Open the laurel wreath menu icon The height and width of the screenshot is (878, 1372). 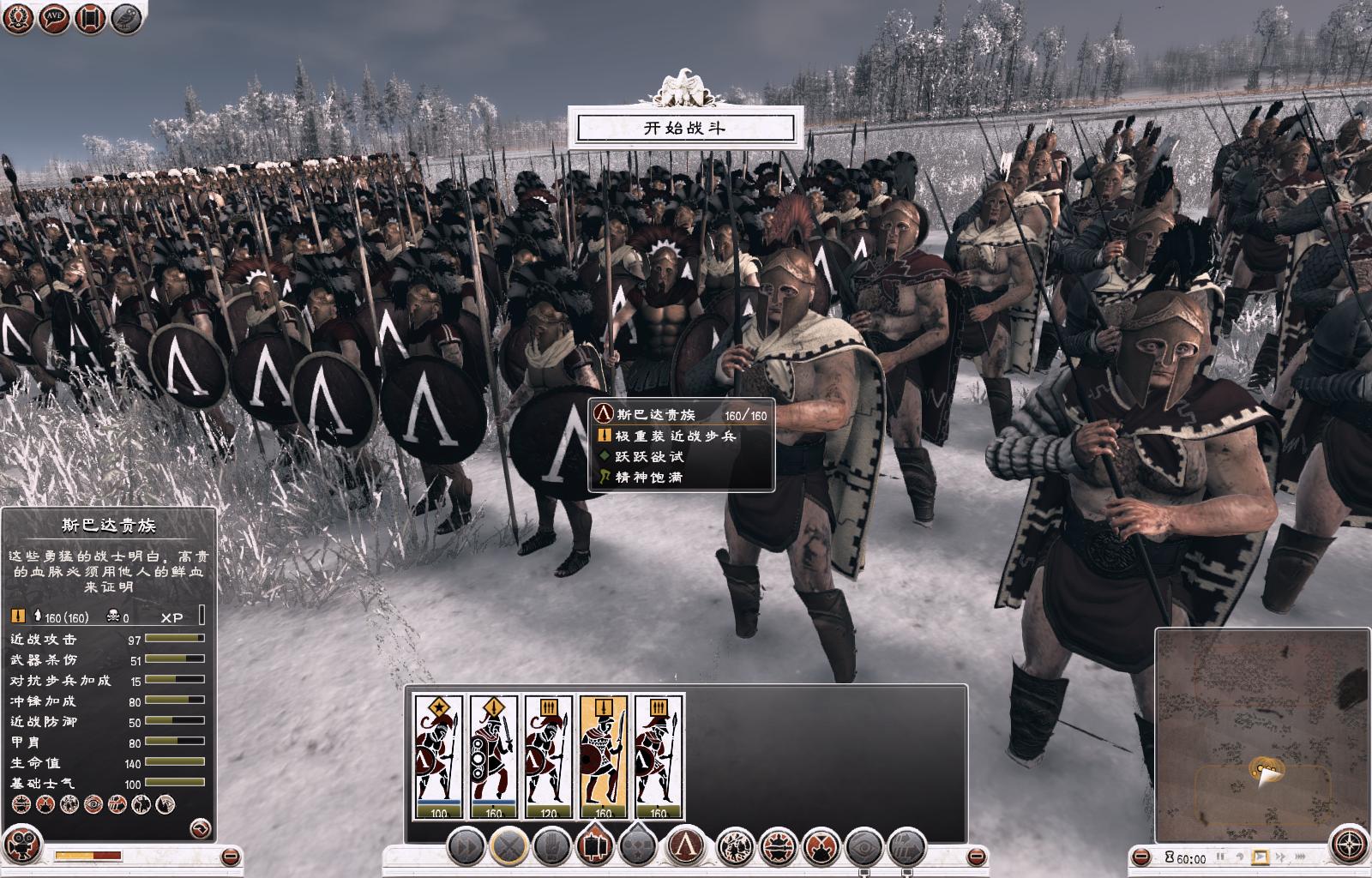[x=20, y=18]
